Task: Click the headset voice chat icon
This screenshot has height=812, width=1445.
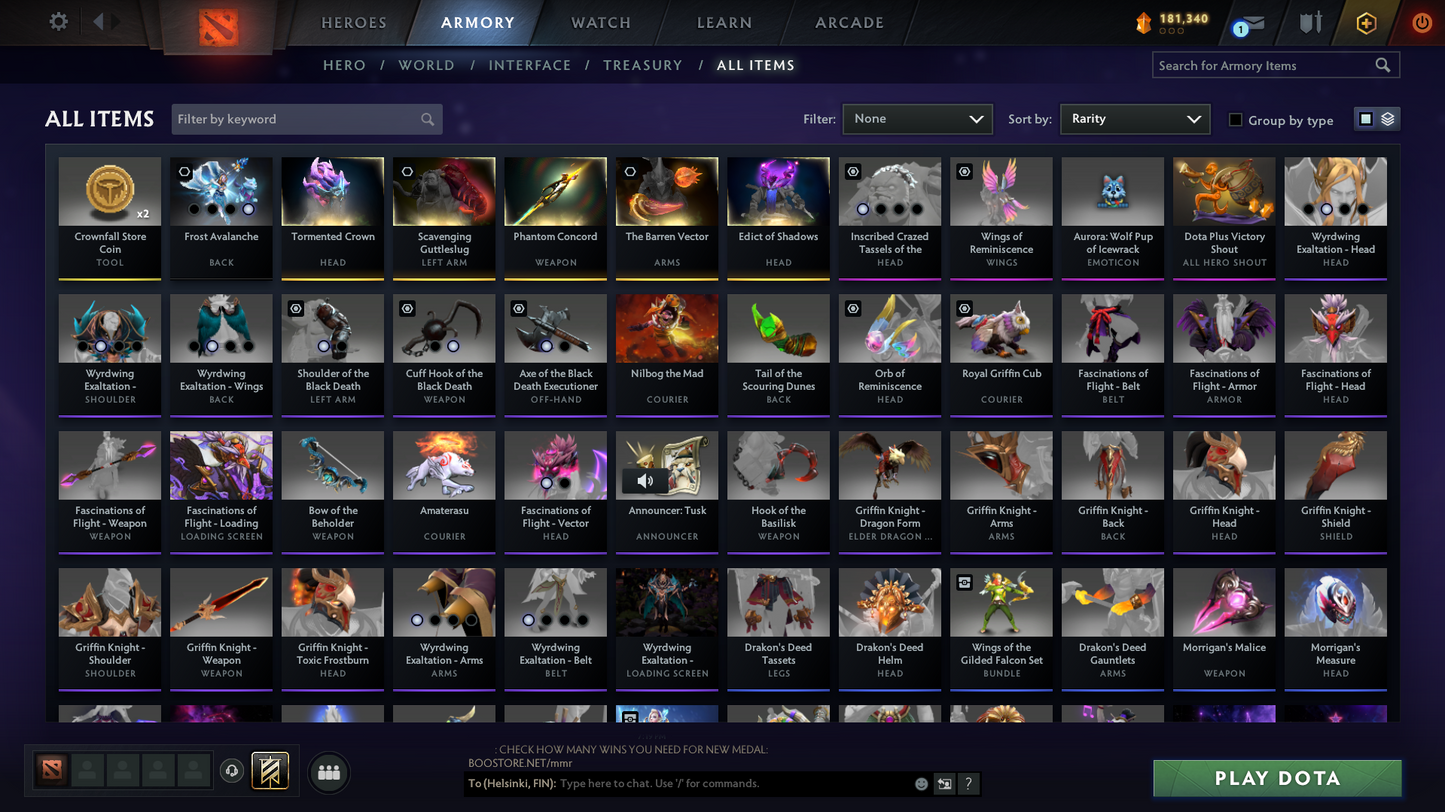Action: 231,770
